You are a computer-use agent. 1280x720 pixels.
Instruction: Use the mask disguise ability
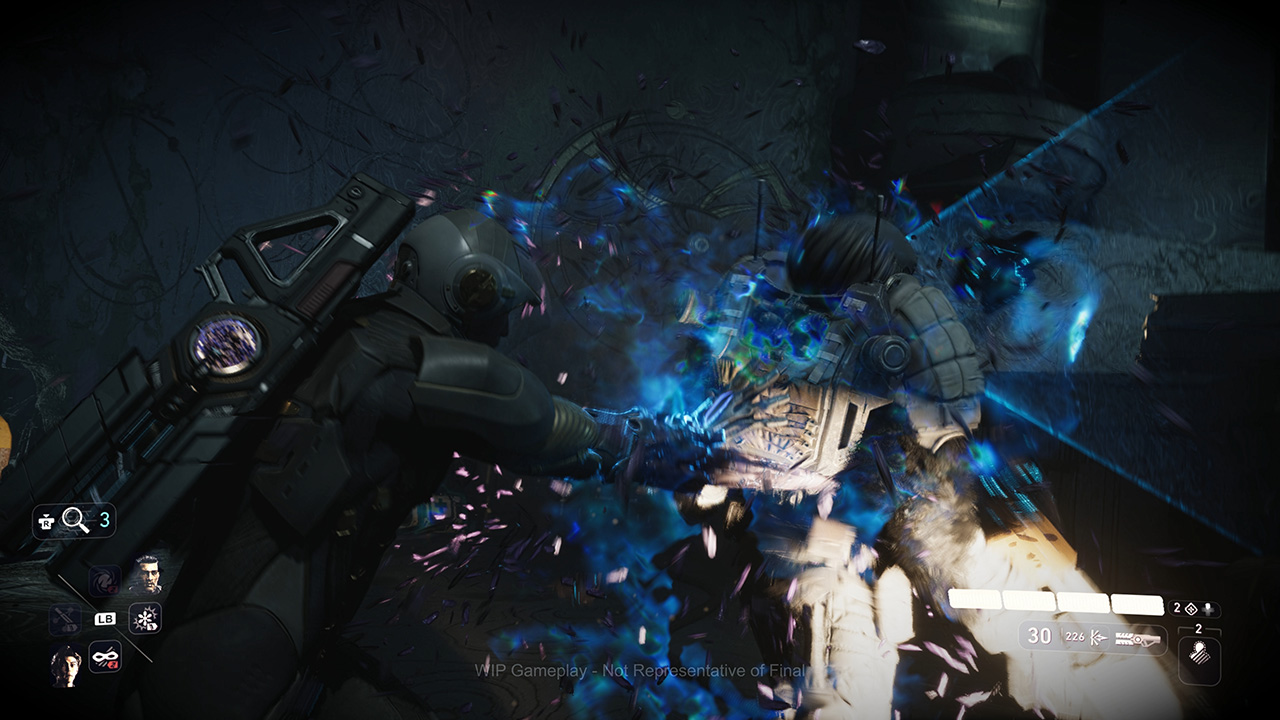(105, 657)
